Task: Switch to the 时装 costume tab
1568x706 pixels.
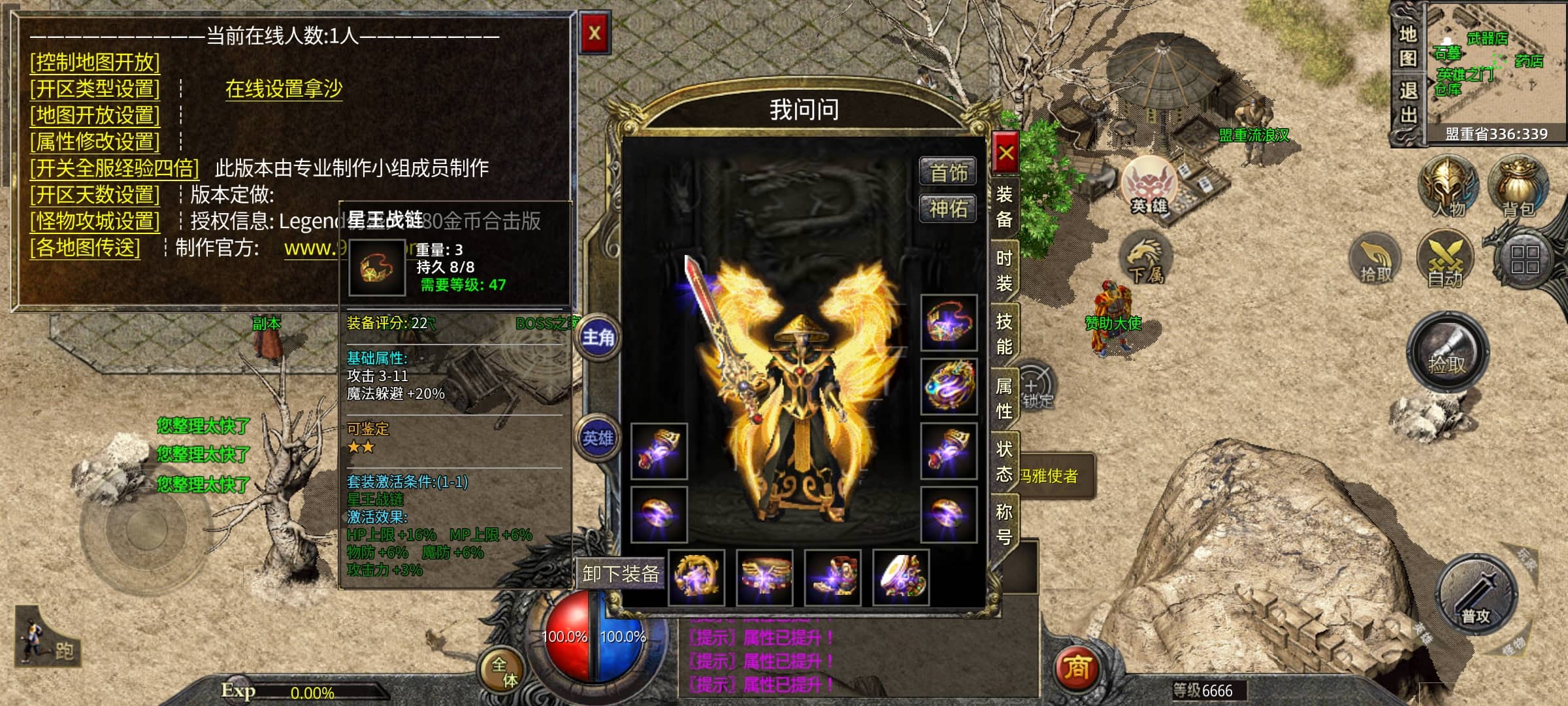Action: click(x=1004, y=271)
